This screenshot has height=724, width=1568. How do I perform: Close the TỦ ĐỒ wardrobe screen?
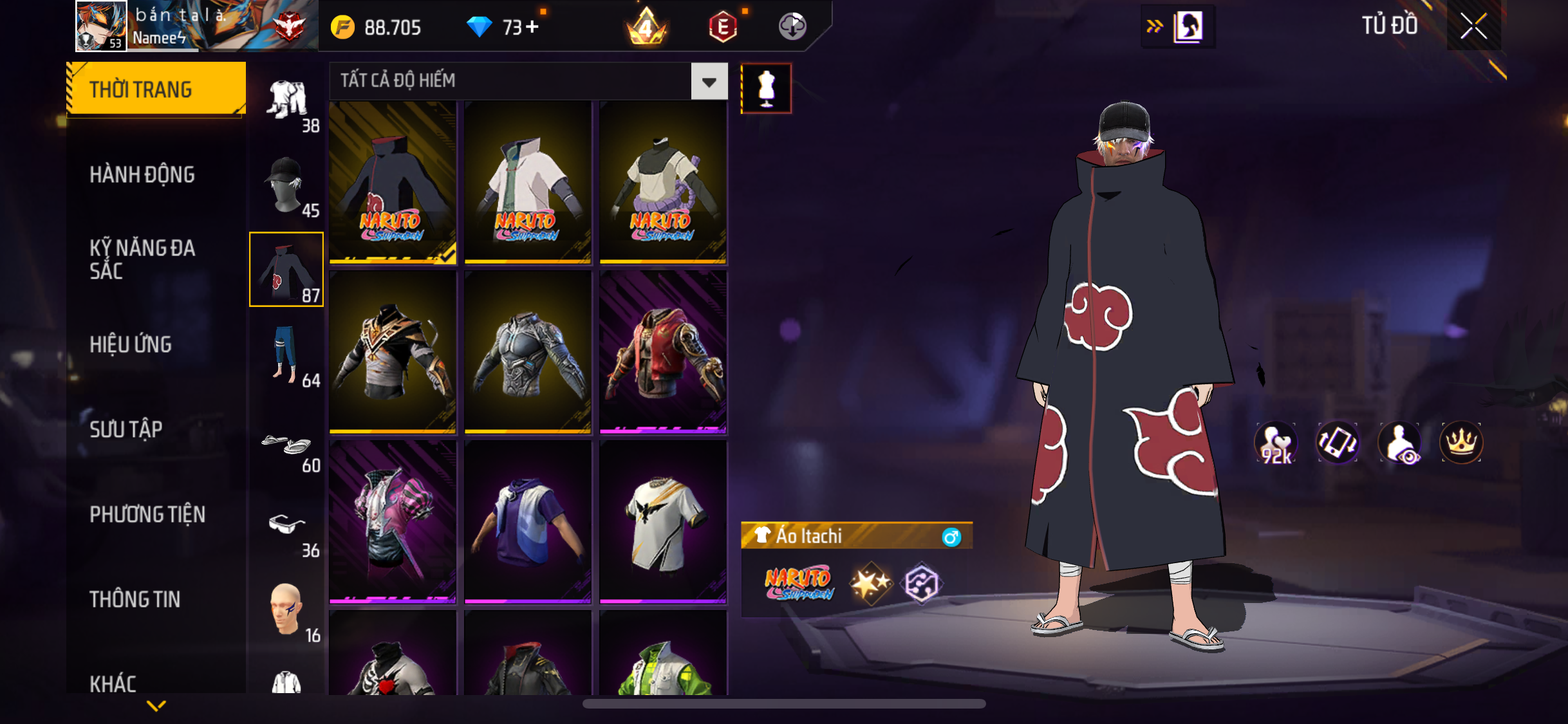click(1473, 26)
